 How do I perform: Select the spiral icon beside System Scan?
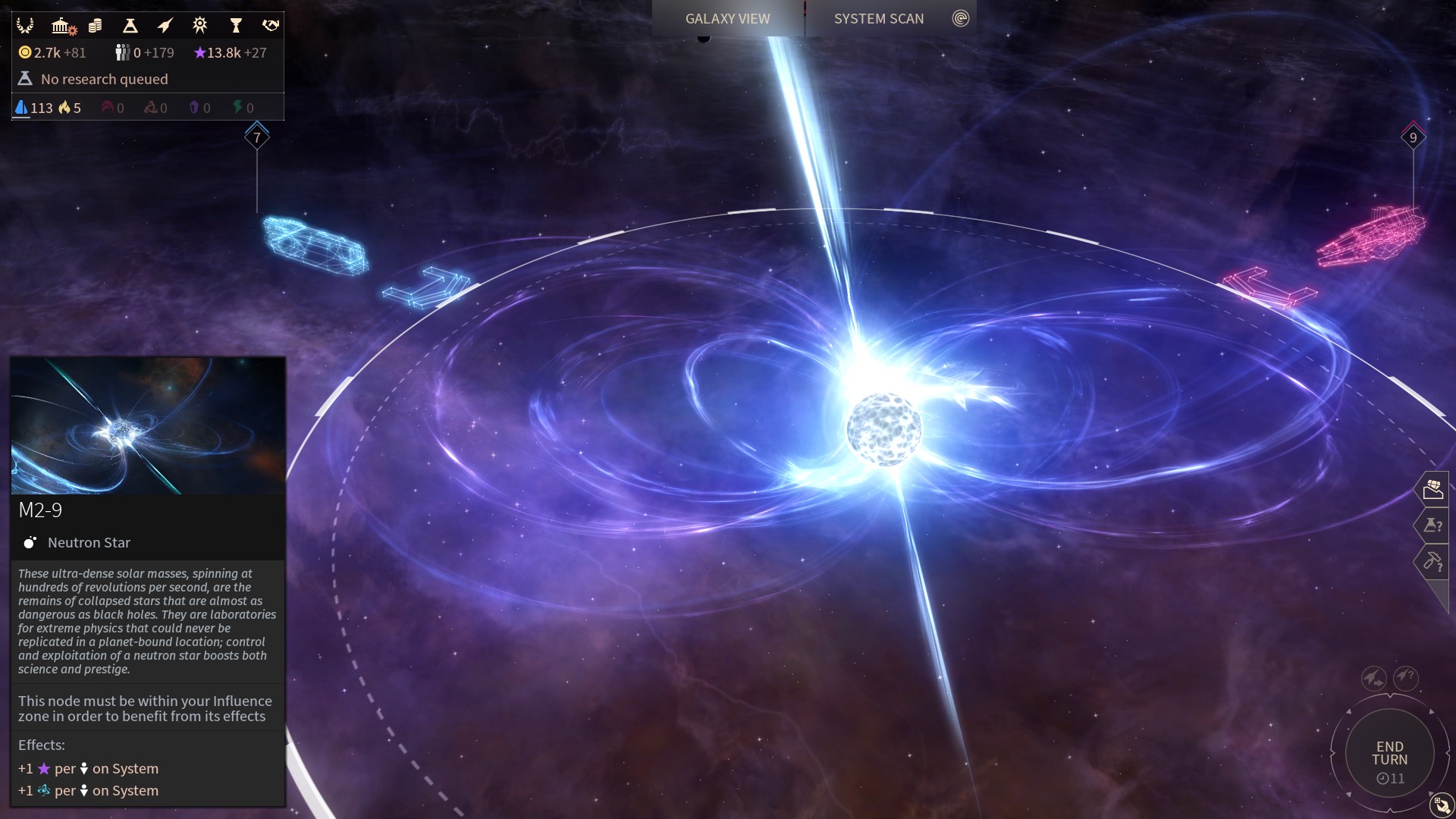[962, 17]
